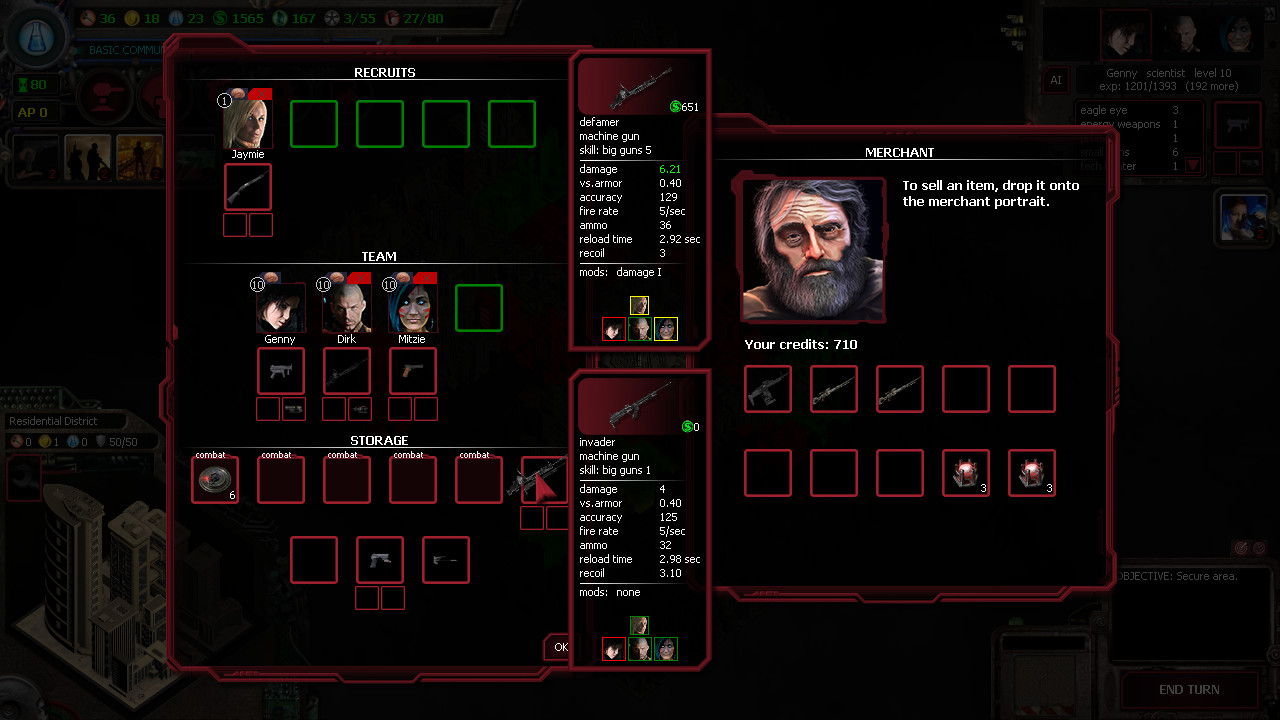
Task: Click the defamer machine gun item image
Action: [x=640, y=85]
